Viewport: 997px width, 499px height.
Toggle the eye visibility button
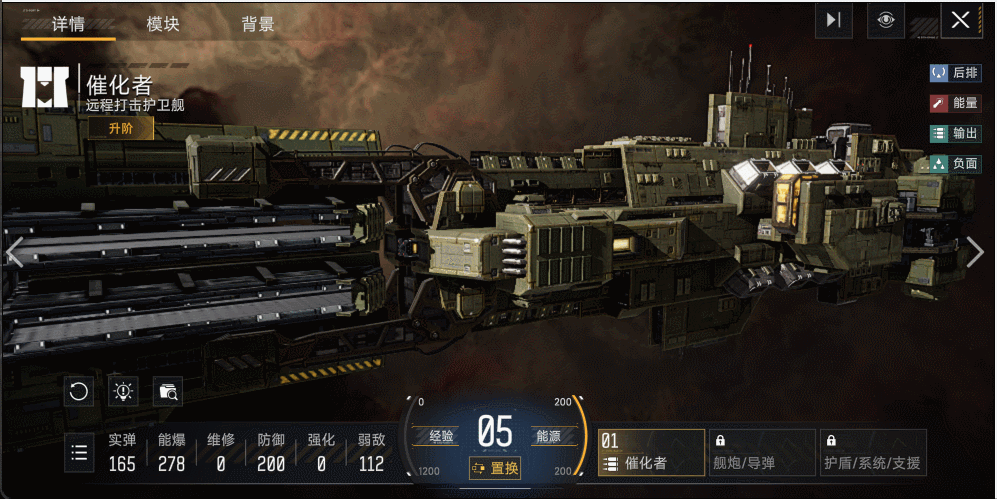tap(885, 21)
